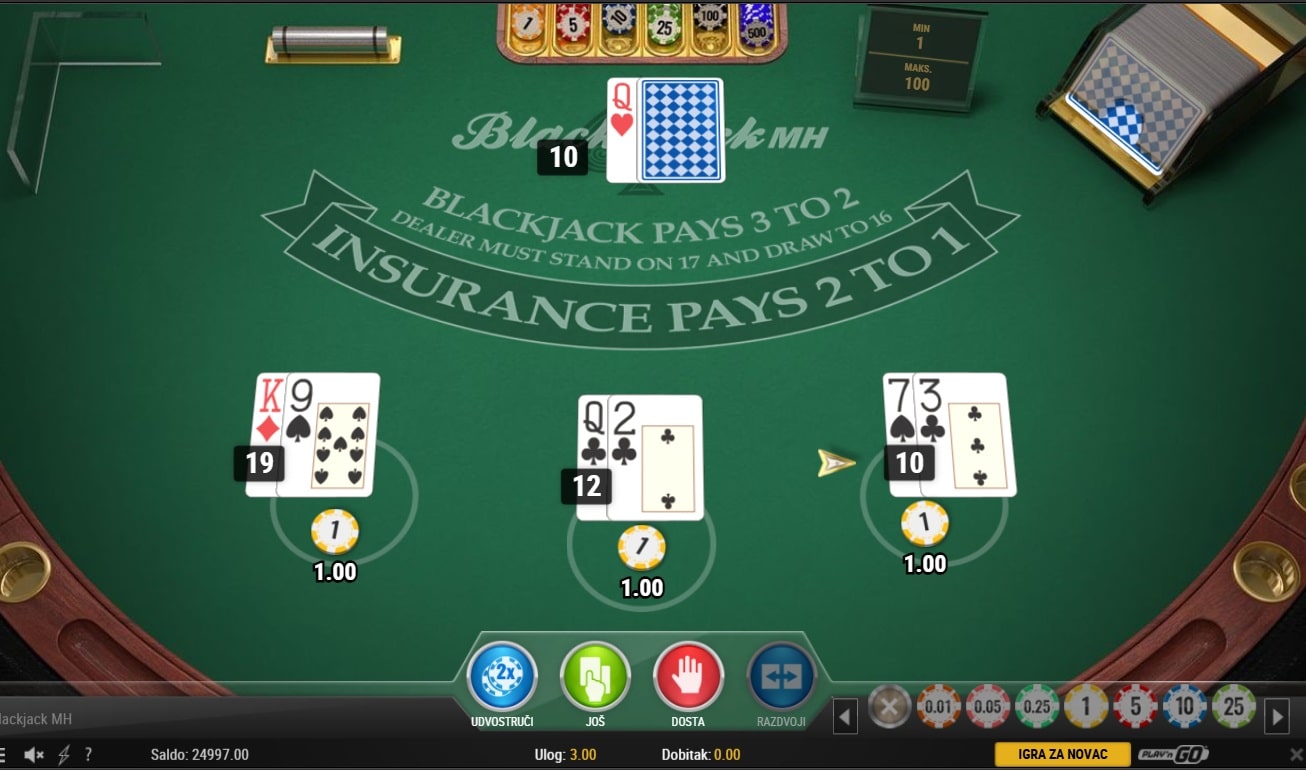1306x770 pixels.
Task: Click the RAZDVOJI split icon
Action: click(x=781, y=675)
